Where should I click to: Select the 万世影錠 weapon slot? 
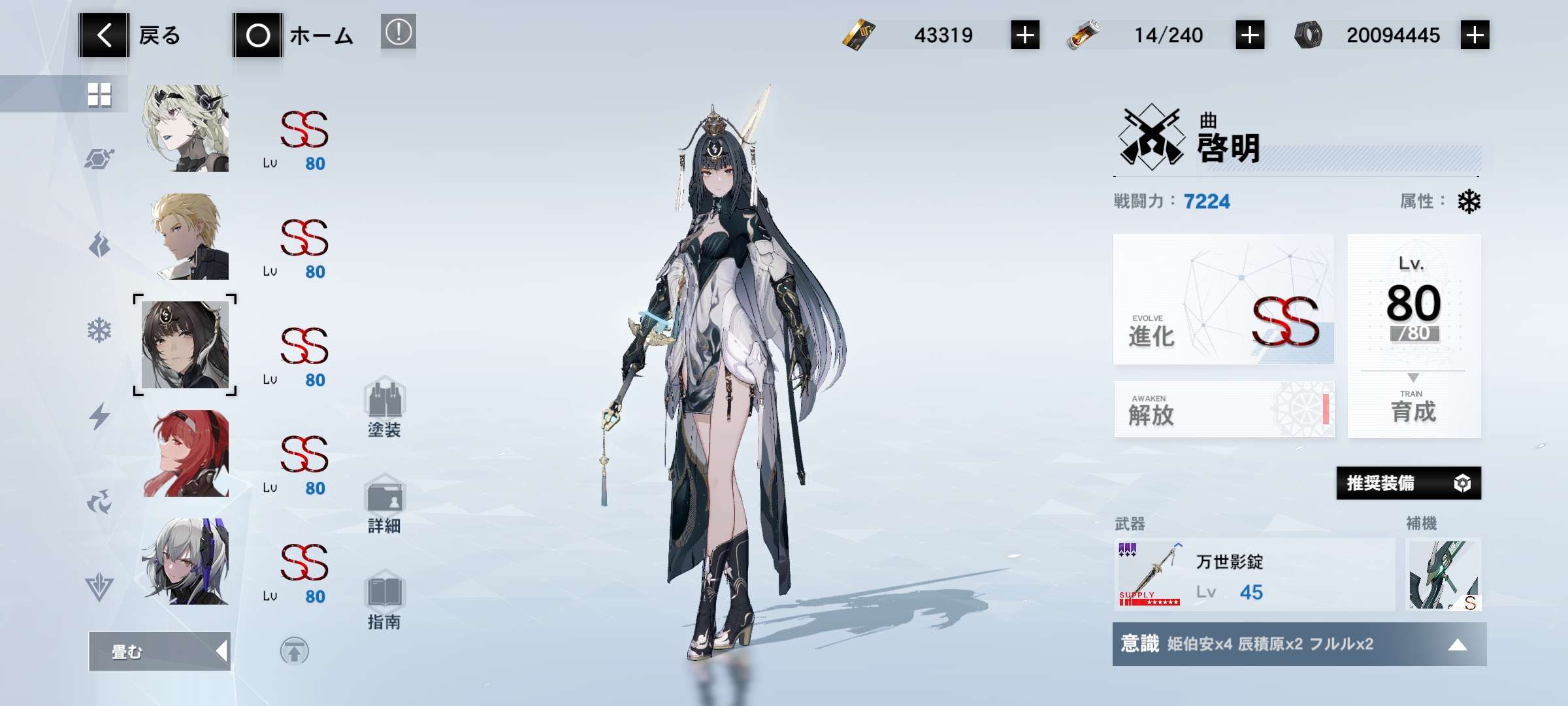(1254, 575)
